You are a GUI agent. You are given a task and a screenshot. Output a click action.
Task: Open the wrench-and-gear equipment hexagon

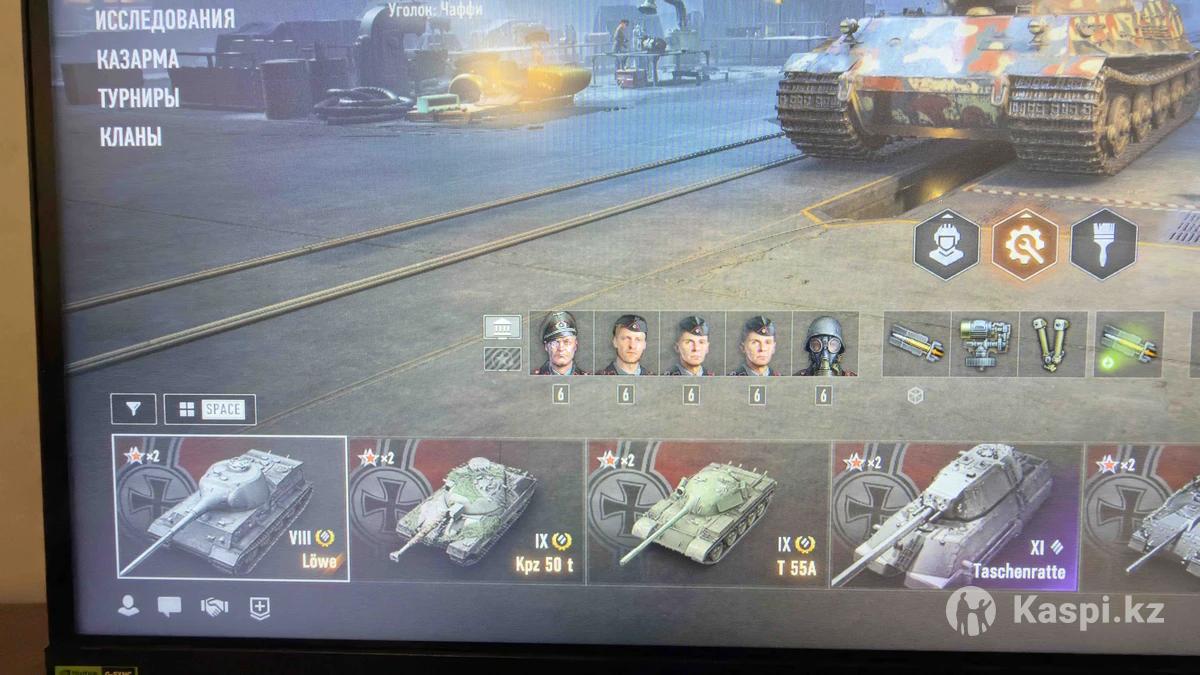point(1024,244)
